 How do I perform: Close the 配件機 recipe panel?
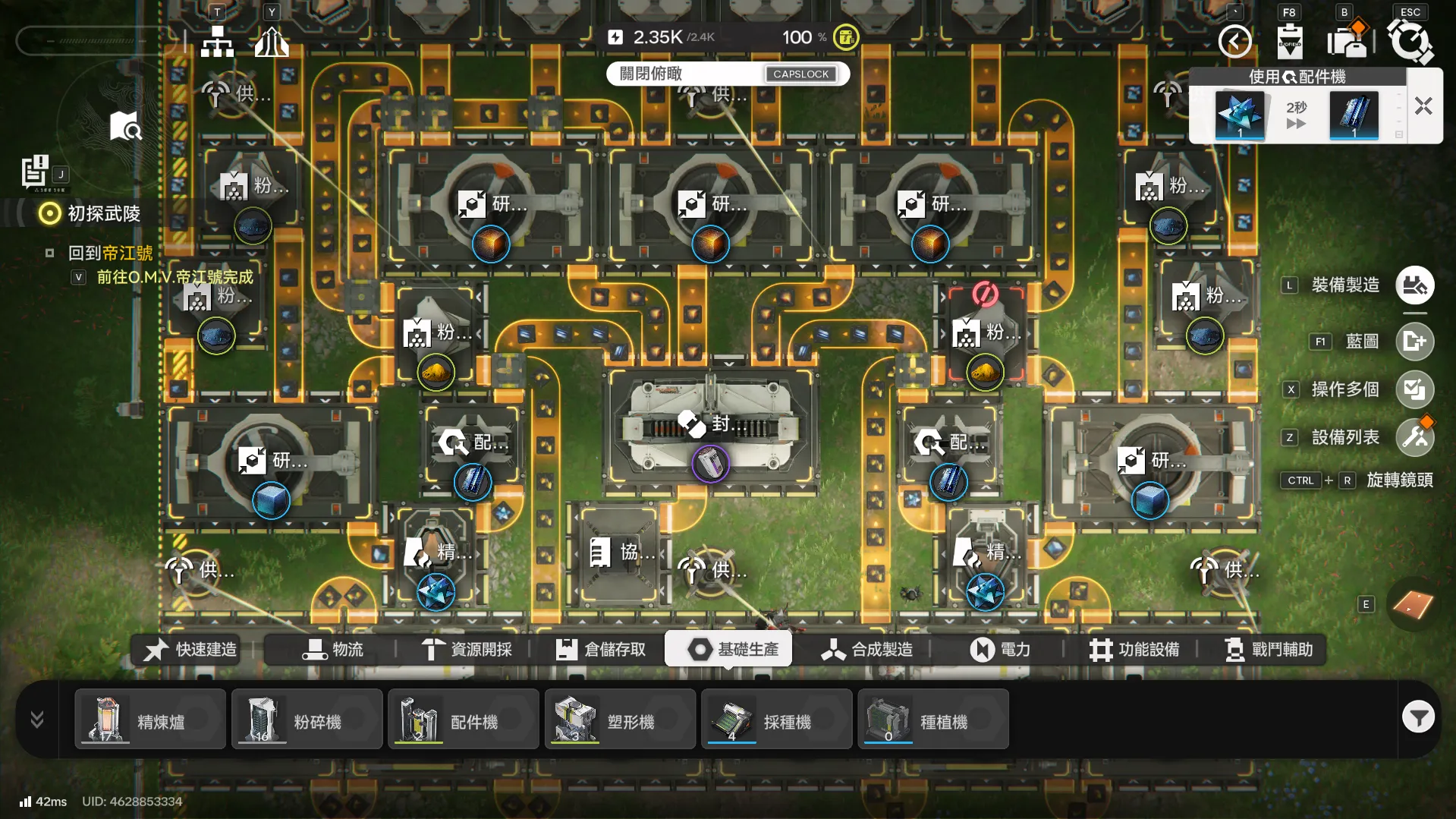coord(1423,106)
